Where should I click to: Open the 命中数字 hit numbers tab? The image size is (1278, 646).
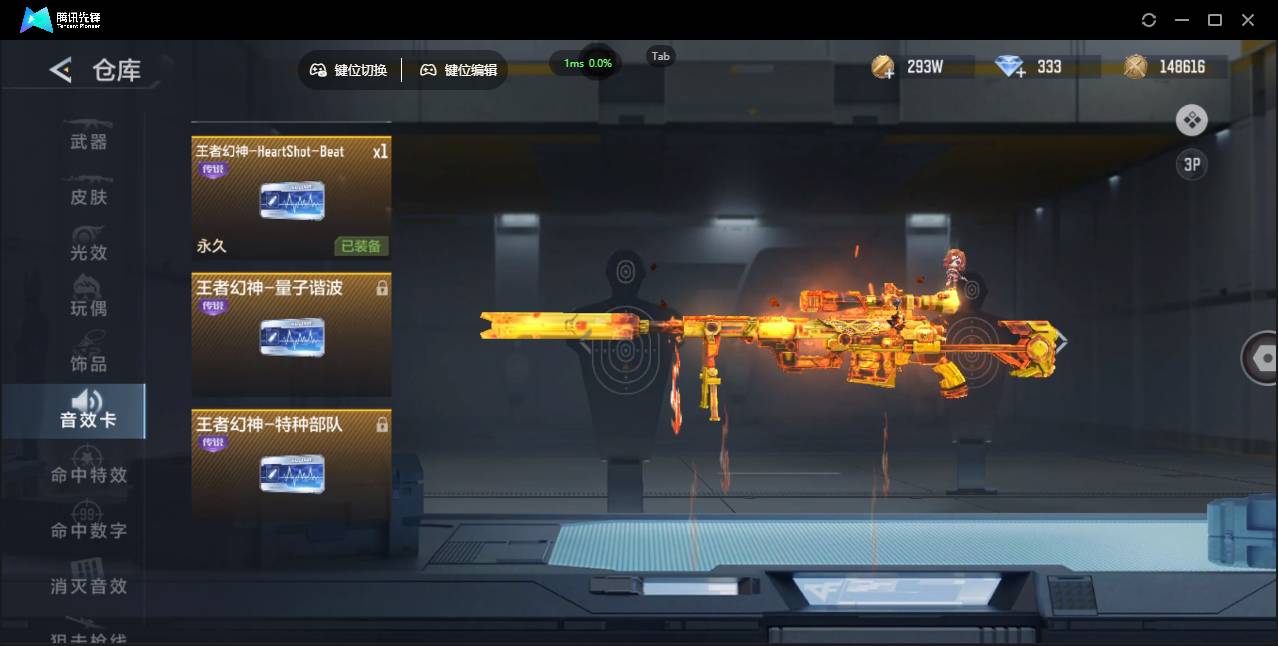point(88,529)
